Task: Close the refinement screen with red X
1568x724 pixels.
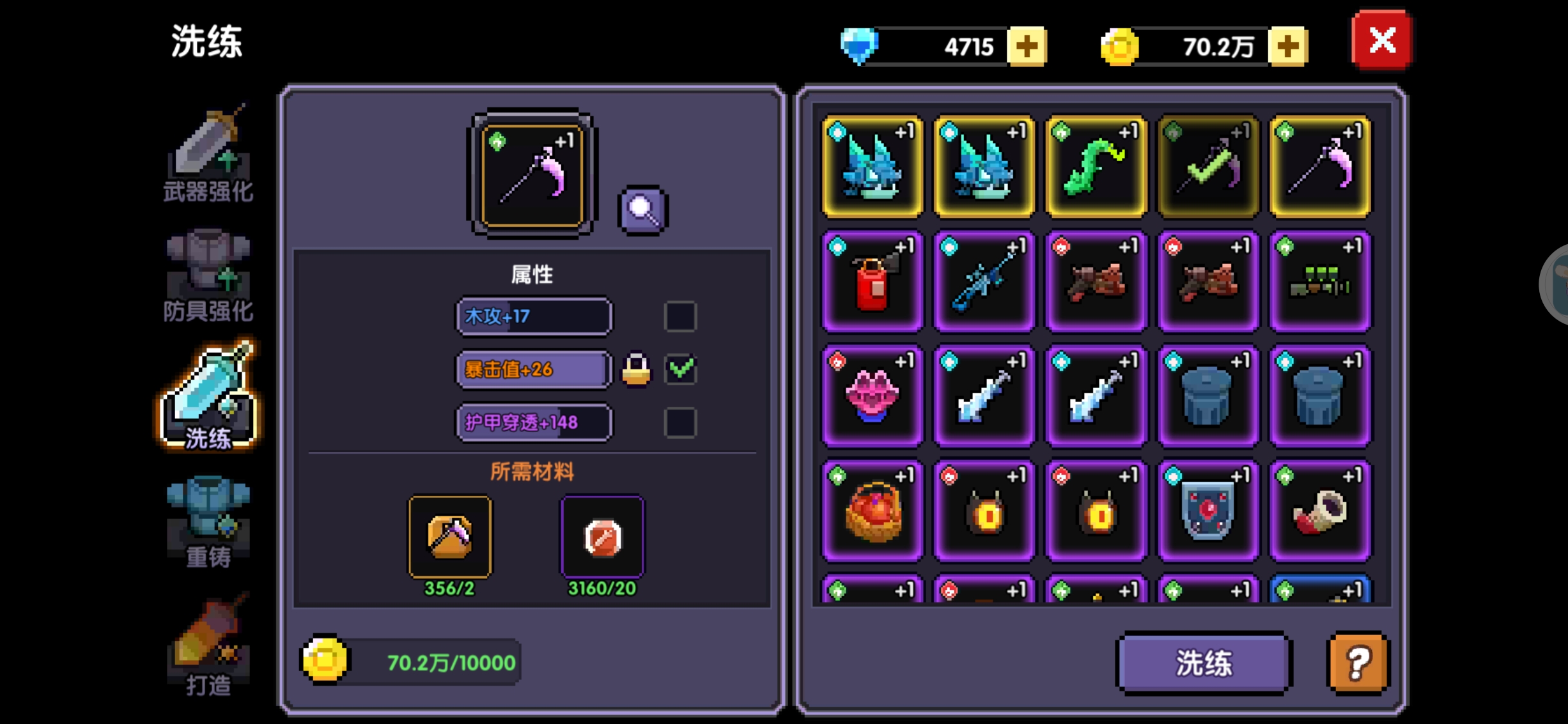Action: pyautogui.click(x=1381, y=41)
